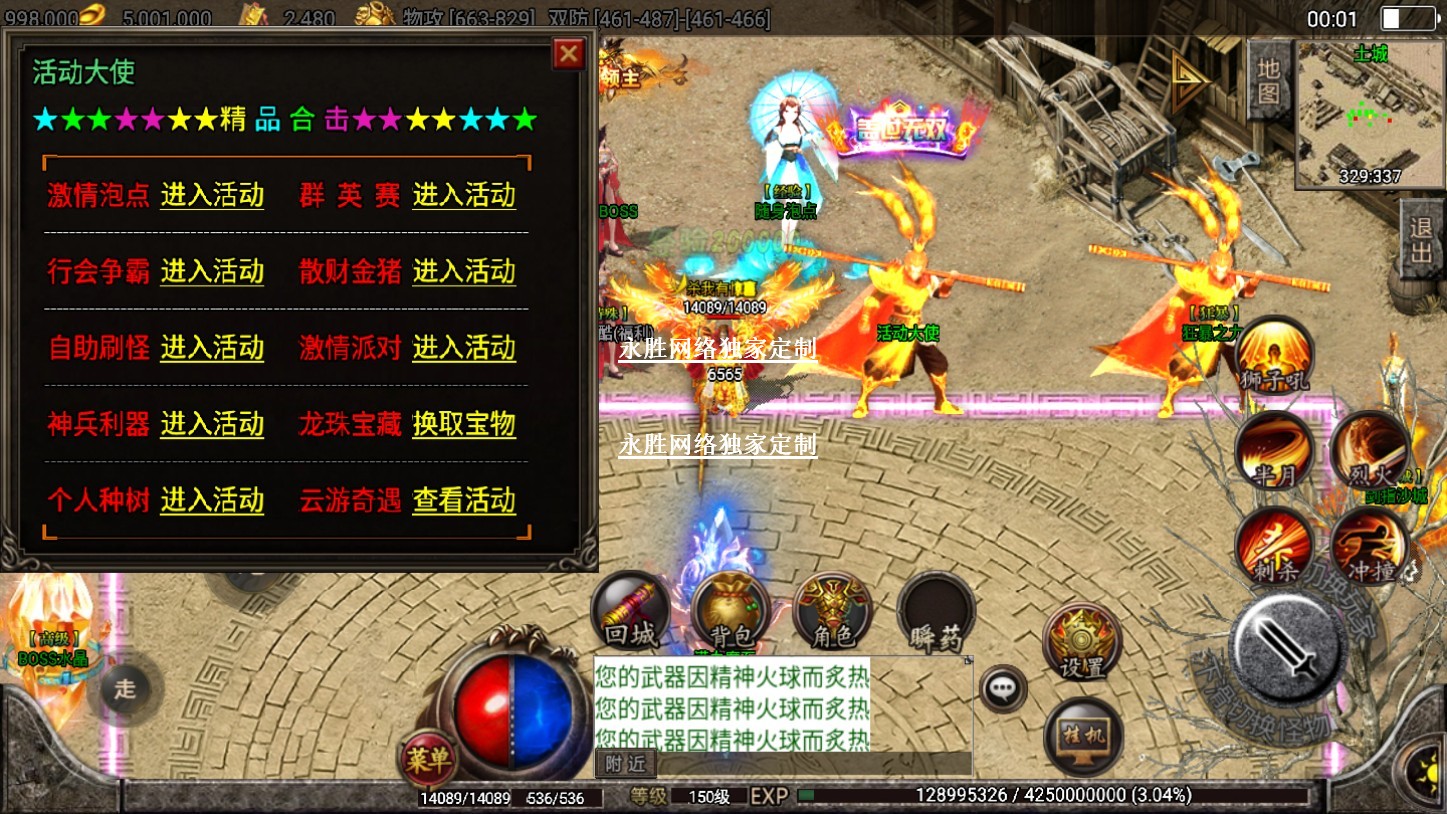The image size is (1447, 814).
Task: Open the 角色 character sheet
Action: tap(832, 612)
